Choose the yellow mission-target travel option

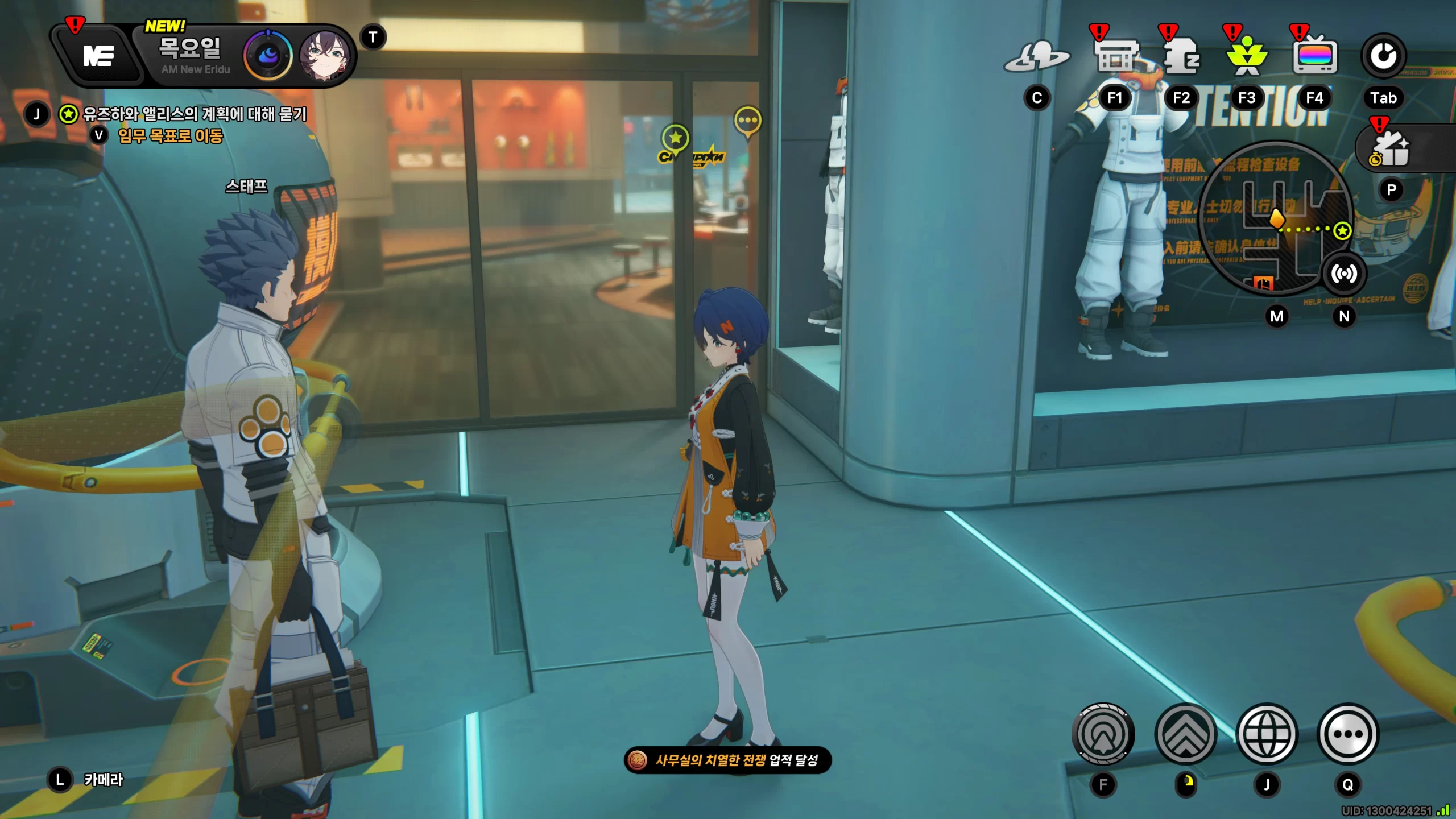pyautogui.click(x=170, y=136)
